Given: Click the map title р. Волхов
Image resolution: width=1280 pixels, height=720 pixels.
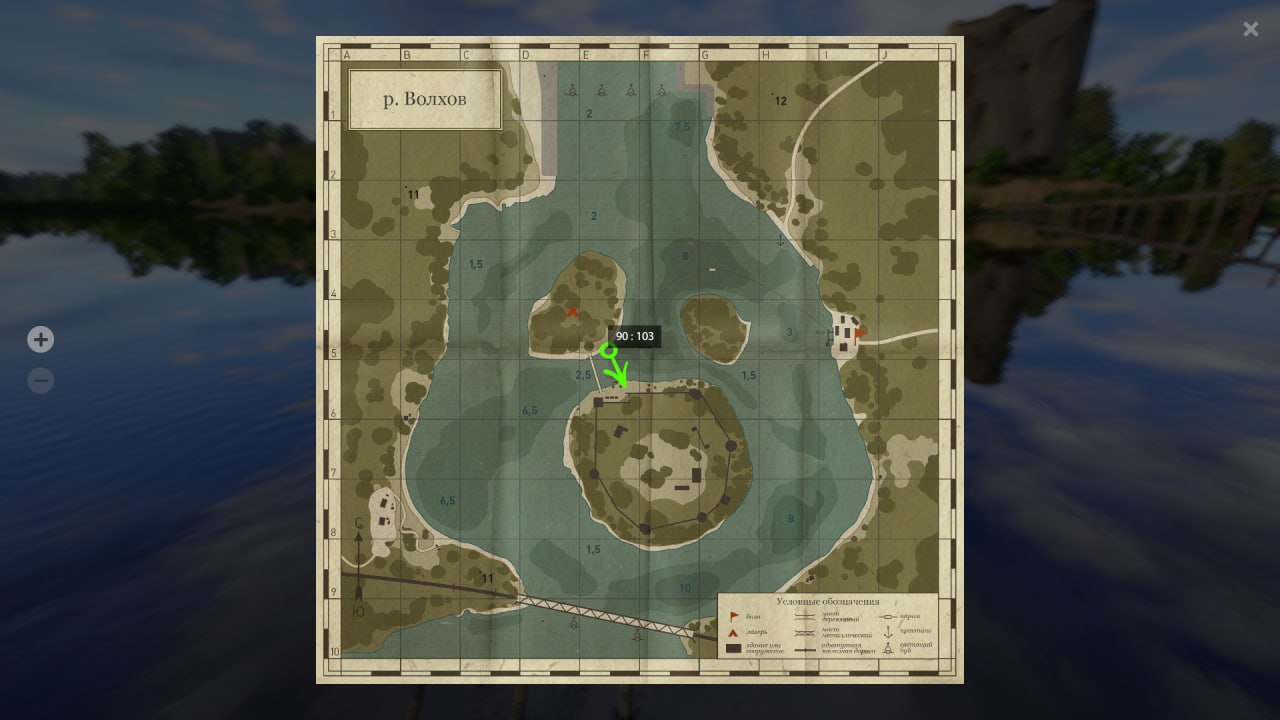Looking at the screenshot, I should point(424,98).
